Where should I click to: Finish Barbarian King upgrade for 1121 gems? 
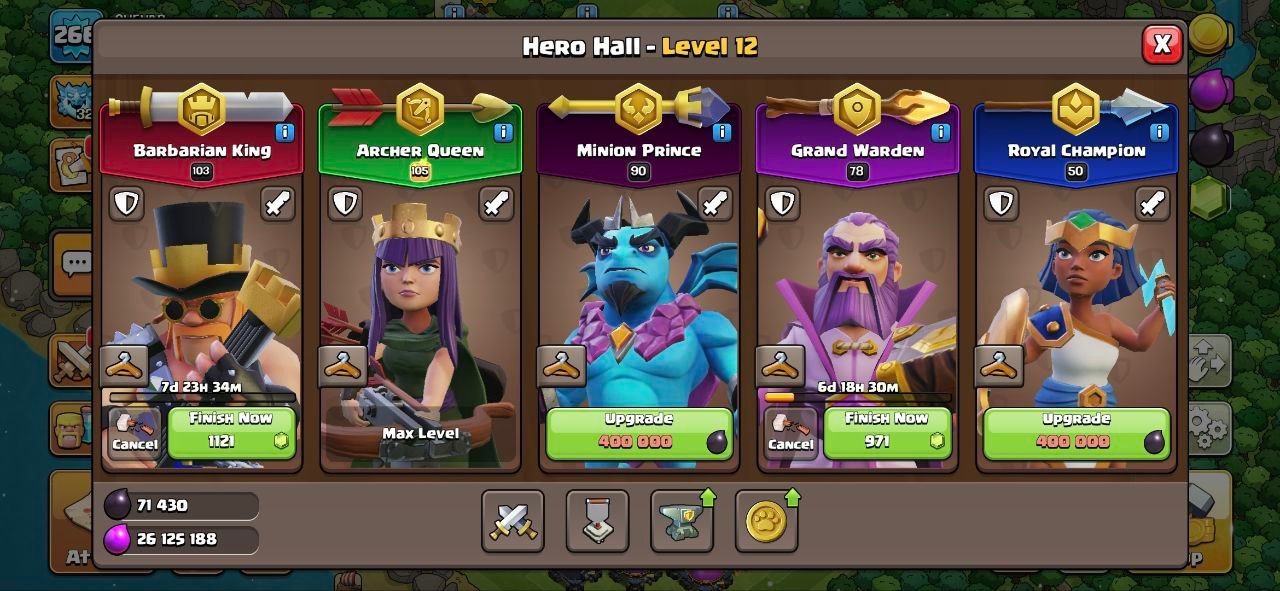[232, 432]
